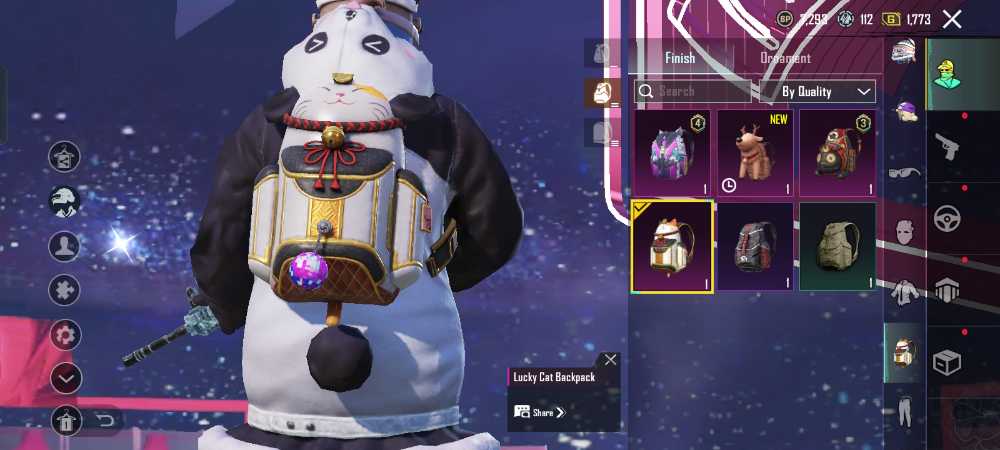Show the sunglasses accessory category
1000x450 pixels.
904,173
